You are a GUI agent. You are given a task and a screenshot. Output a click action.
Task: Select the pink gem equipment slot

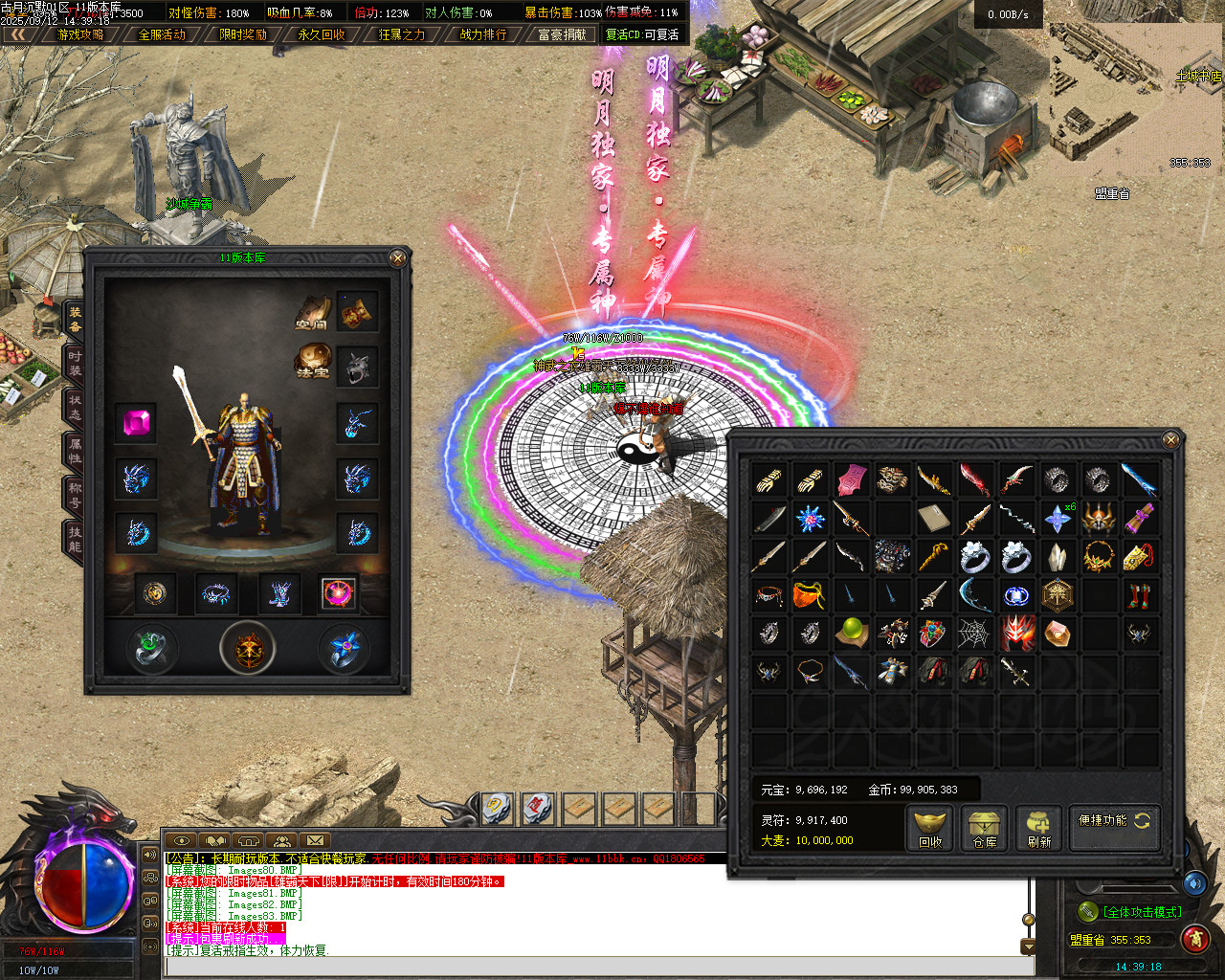click(136, 422)
